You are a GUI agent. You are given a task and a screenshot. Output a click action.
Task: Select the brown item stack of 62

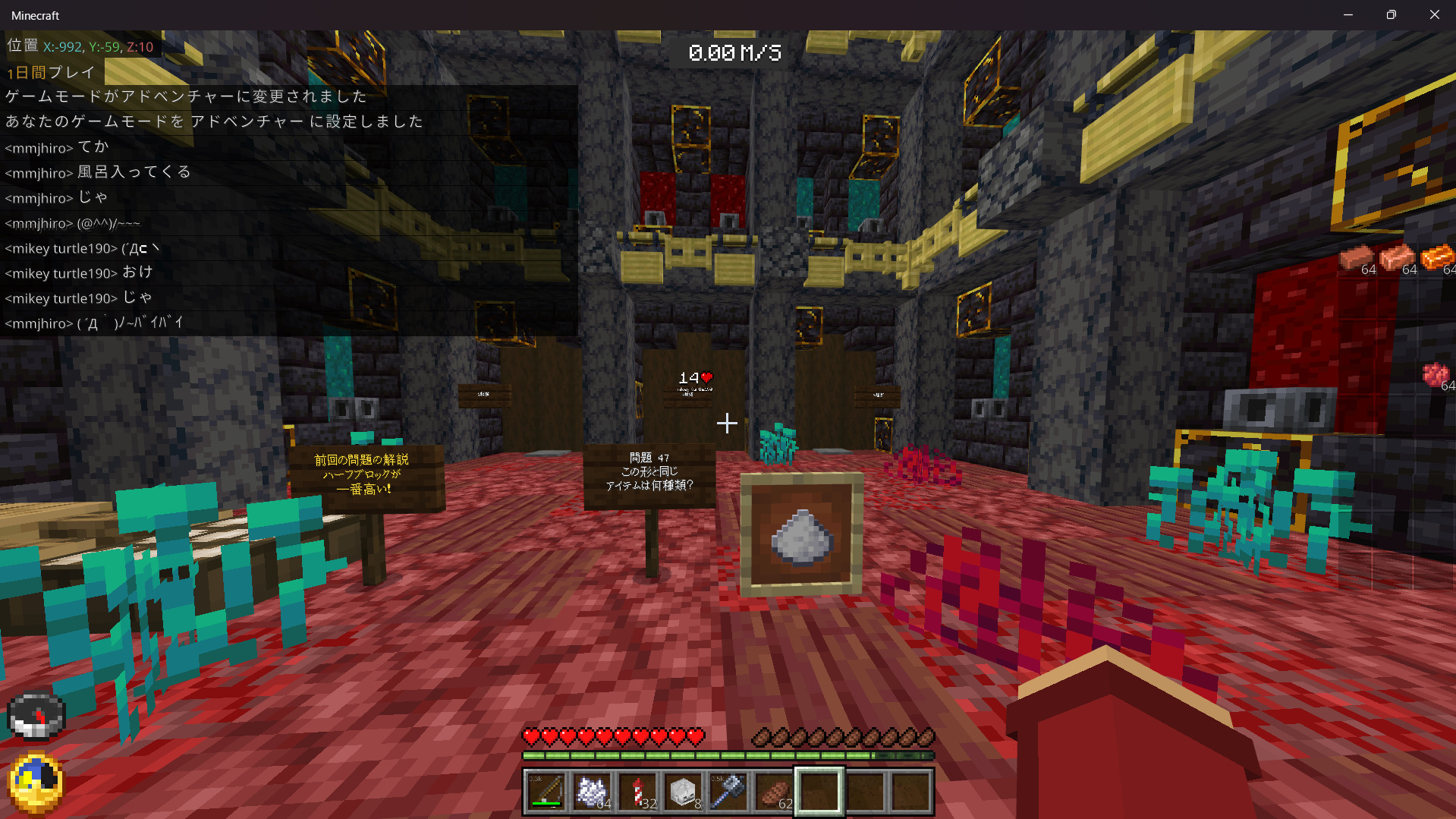tap(774, 792)
